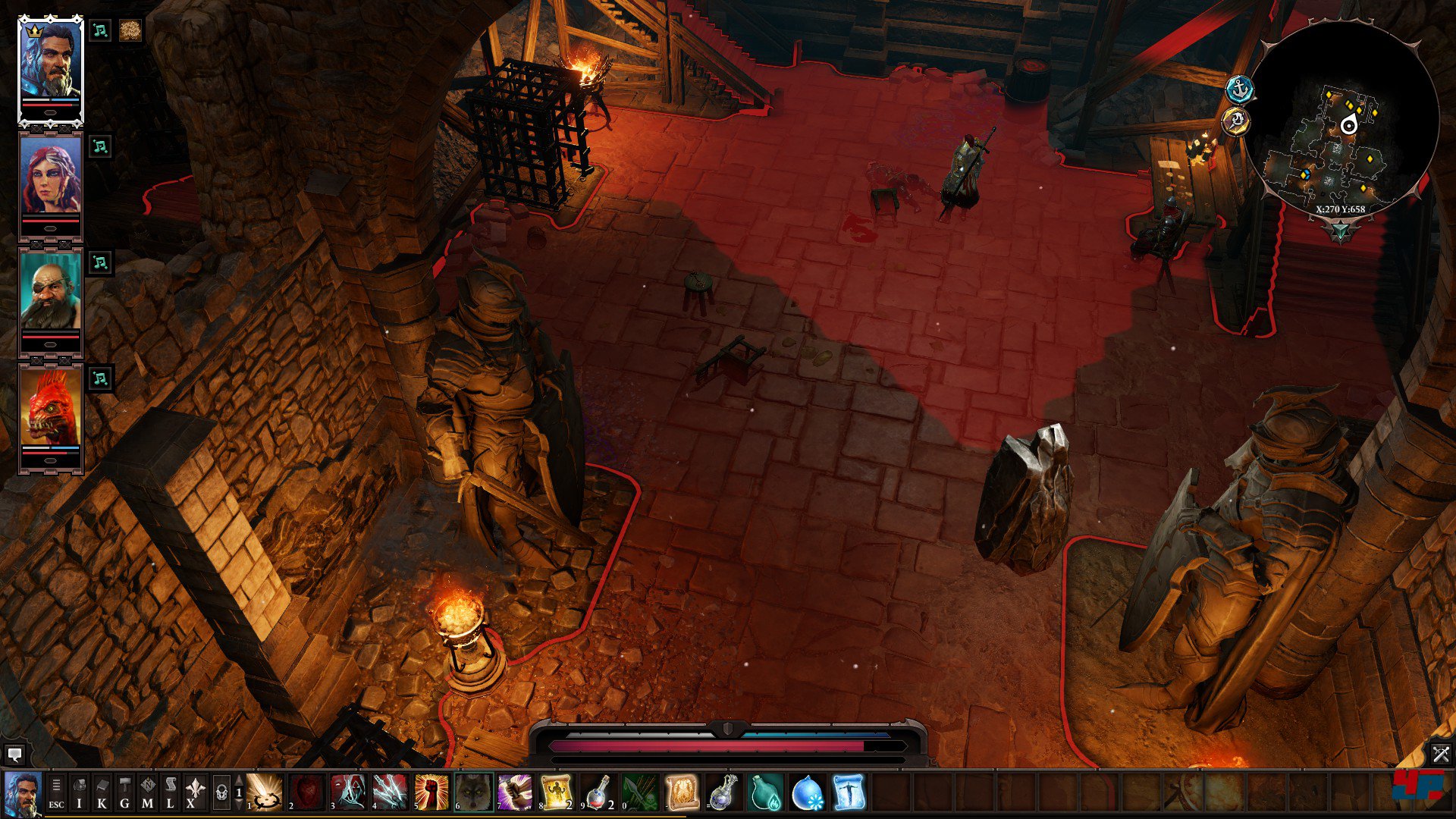Viewport: 1456px width, 819px height.
Task: Open the chat speech-bubble button
Action: pos(14,755)
